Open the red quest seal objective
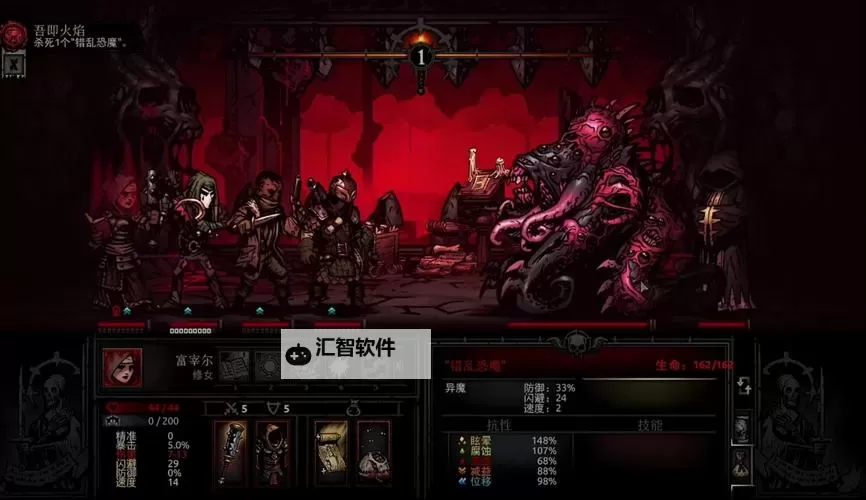 coord(13,34)
